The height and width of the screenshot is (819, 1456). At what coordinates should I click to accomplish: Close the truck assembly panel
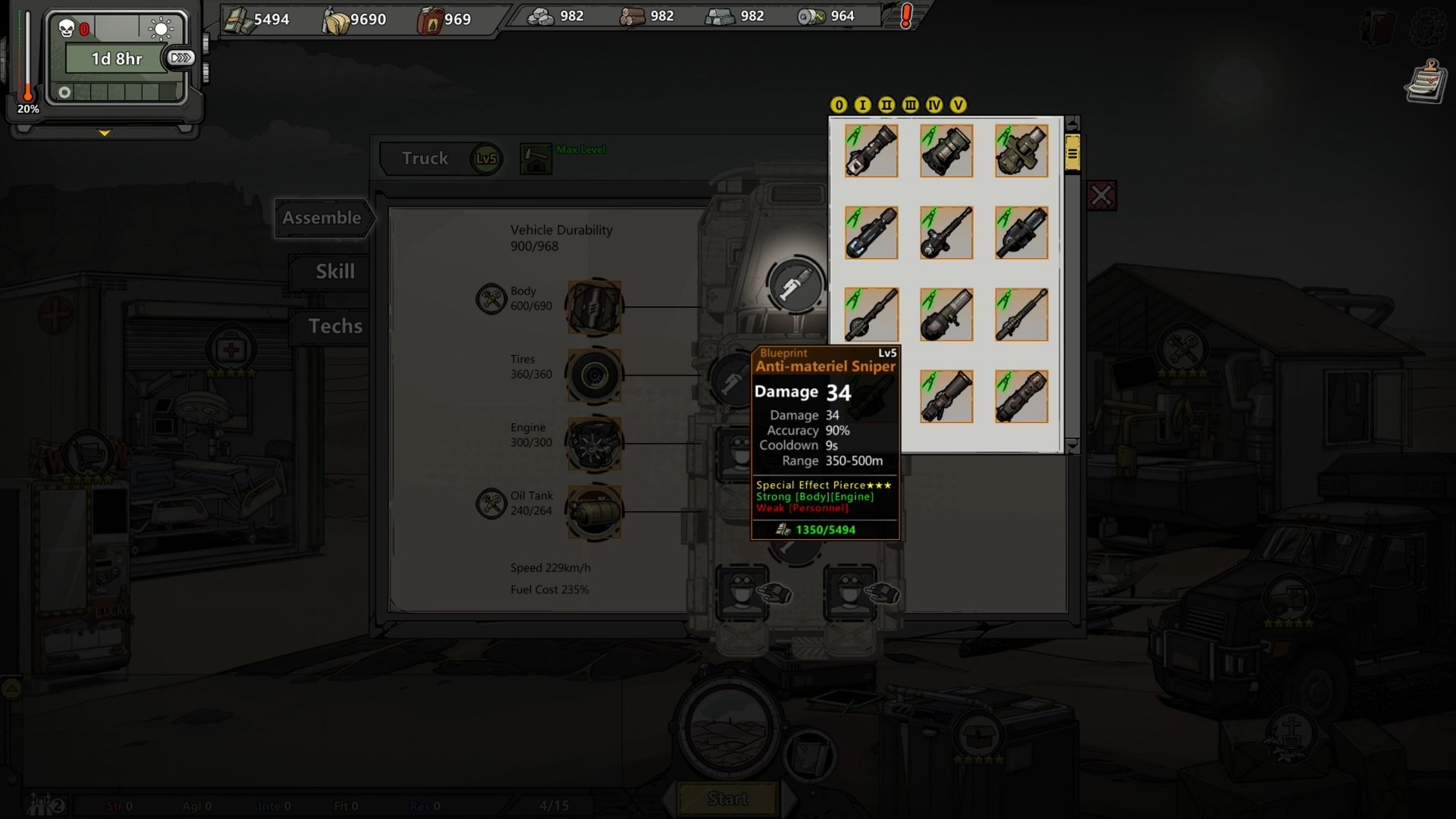(x=1101, y=196)
